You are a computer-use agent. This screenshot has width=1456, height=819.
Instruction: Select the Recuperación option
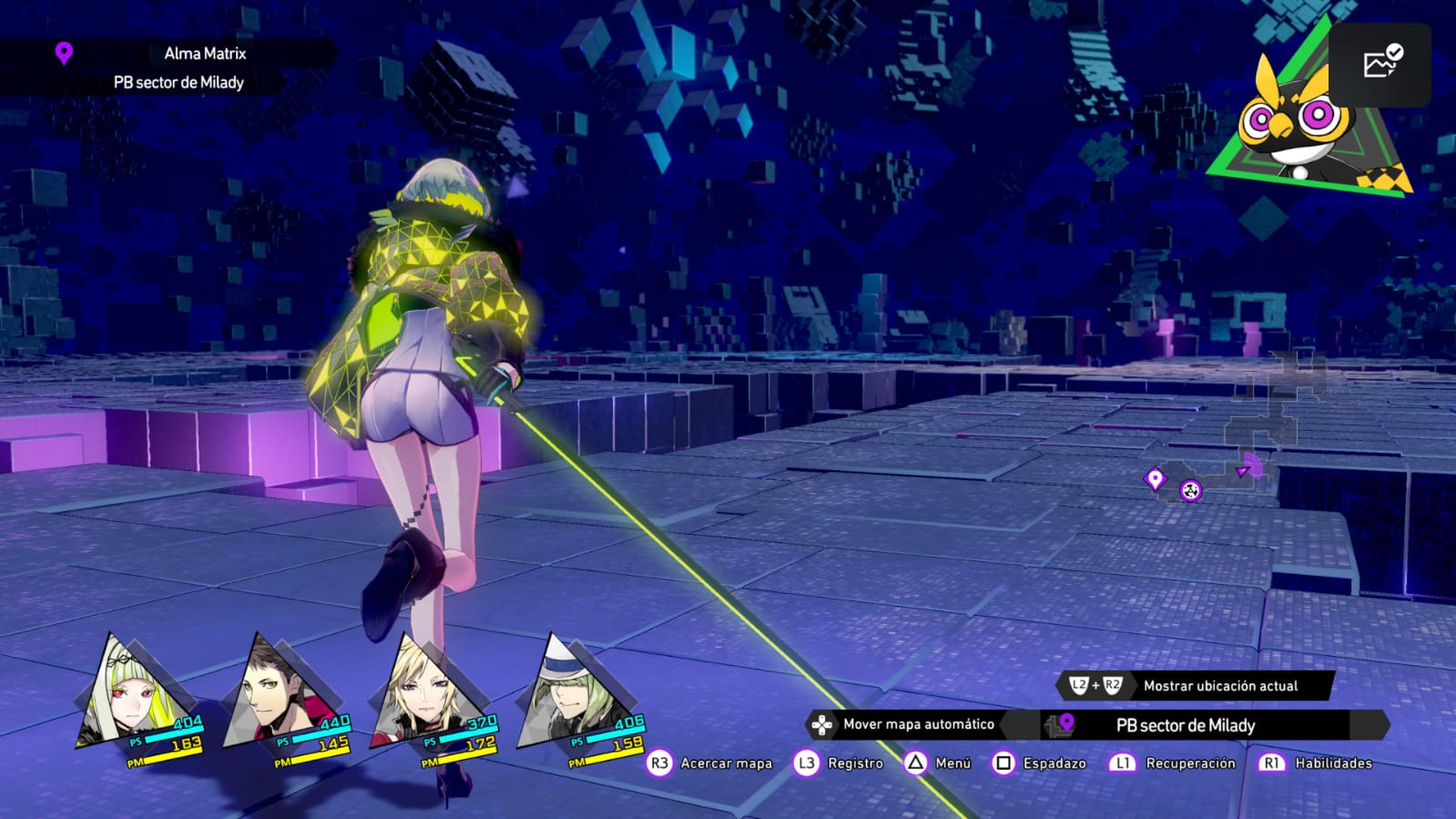point(1189,763)
